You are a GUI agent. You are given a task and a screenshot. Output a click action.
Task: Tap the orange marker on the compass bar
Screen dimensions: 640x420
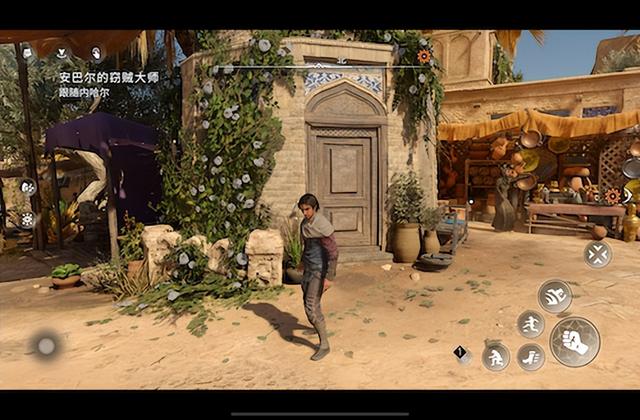pyautogui.click(x=424, y=56)
